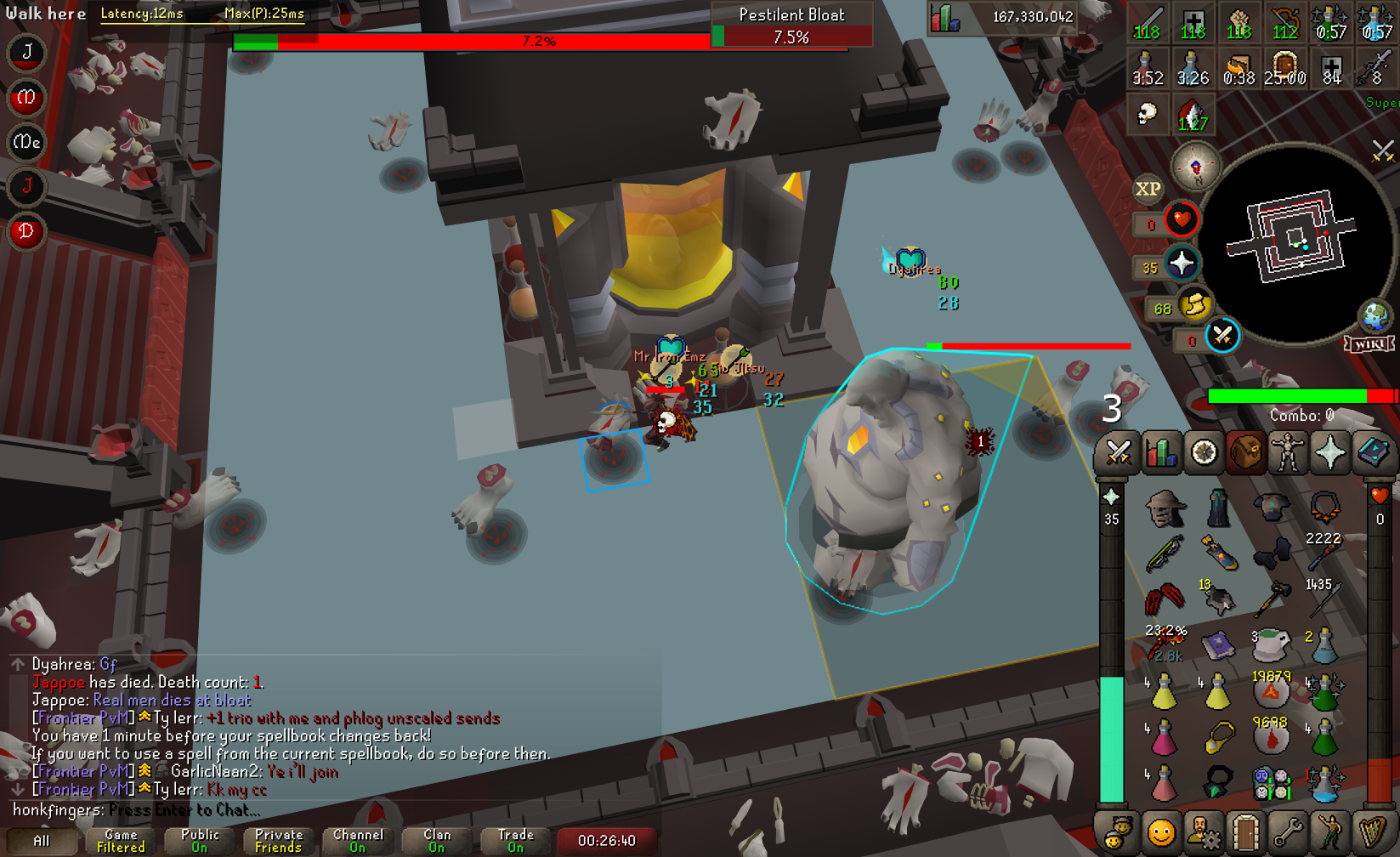This screenshot has width=1400, height=857.
Task: Switch to the Skills tab
Action: click(1160, 452)
